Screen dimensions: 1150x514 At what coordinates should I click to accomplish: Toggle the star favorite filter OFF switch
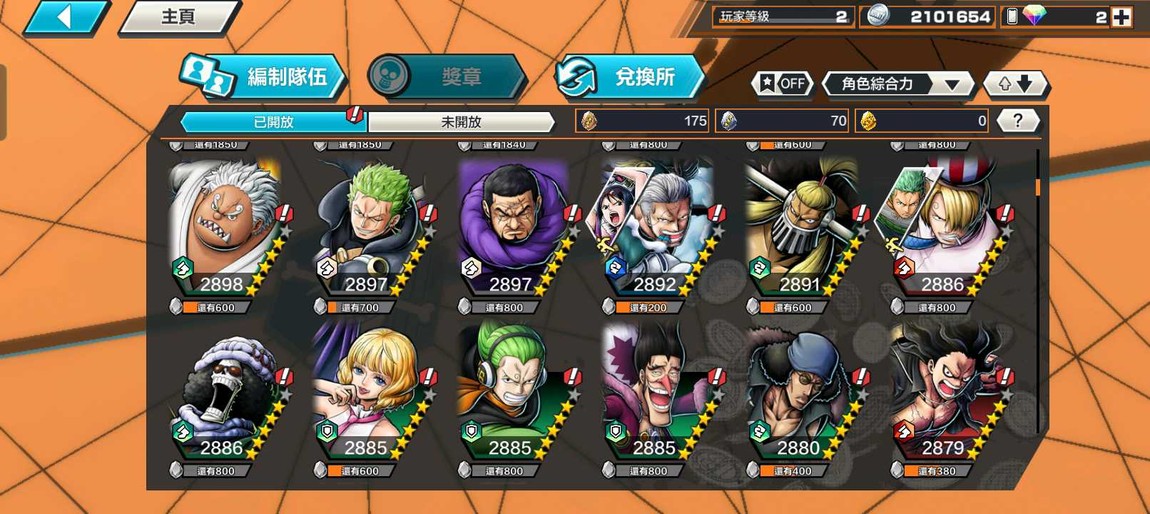[783, 84]
